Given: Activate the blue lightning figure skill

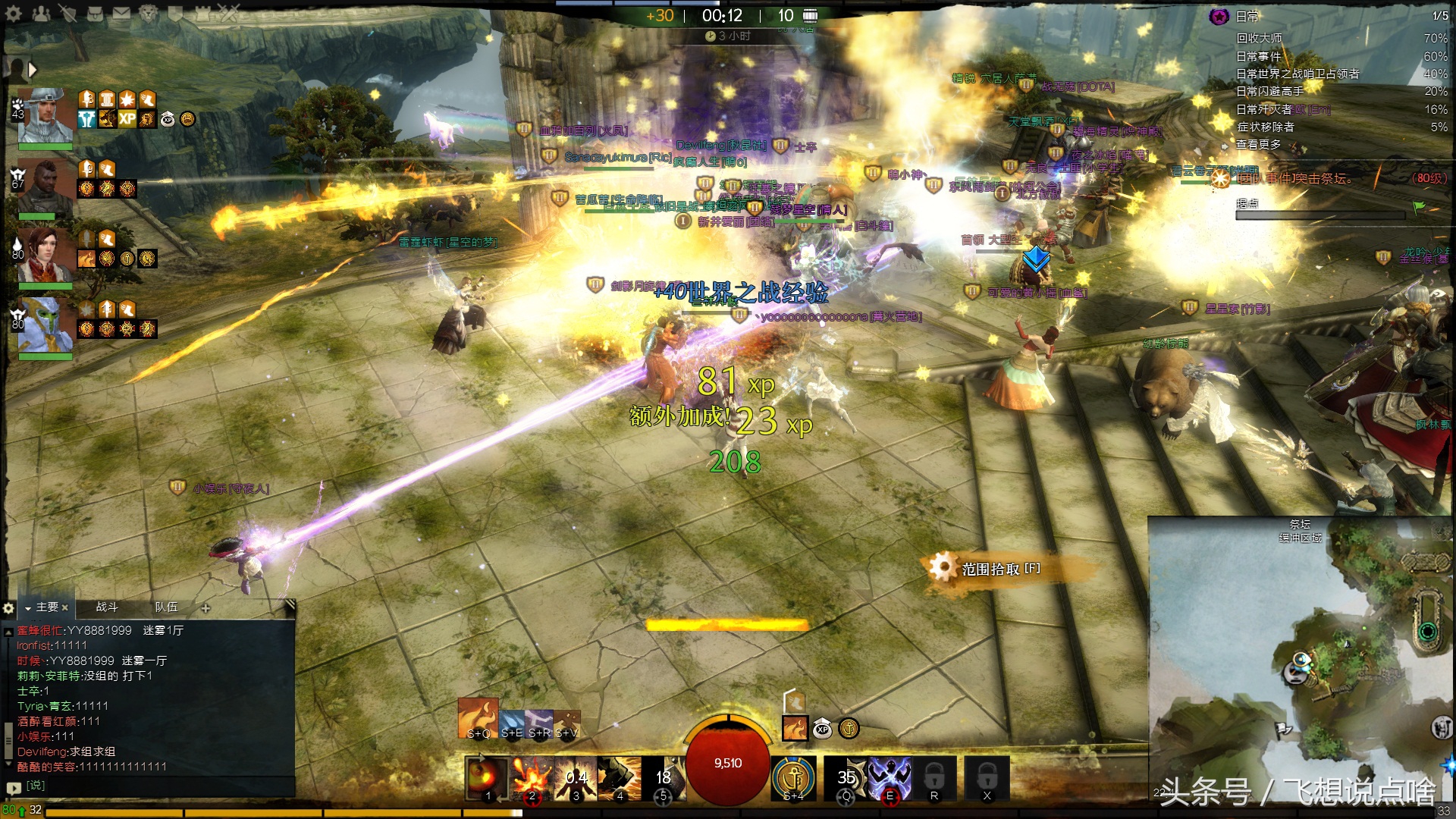Looking at the screenshot, I should 890,777.
